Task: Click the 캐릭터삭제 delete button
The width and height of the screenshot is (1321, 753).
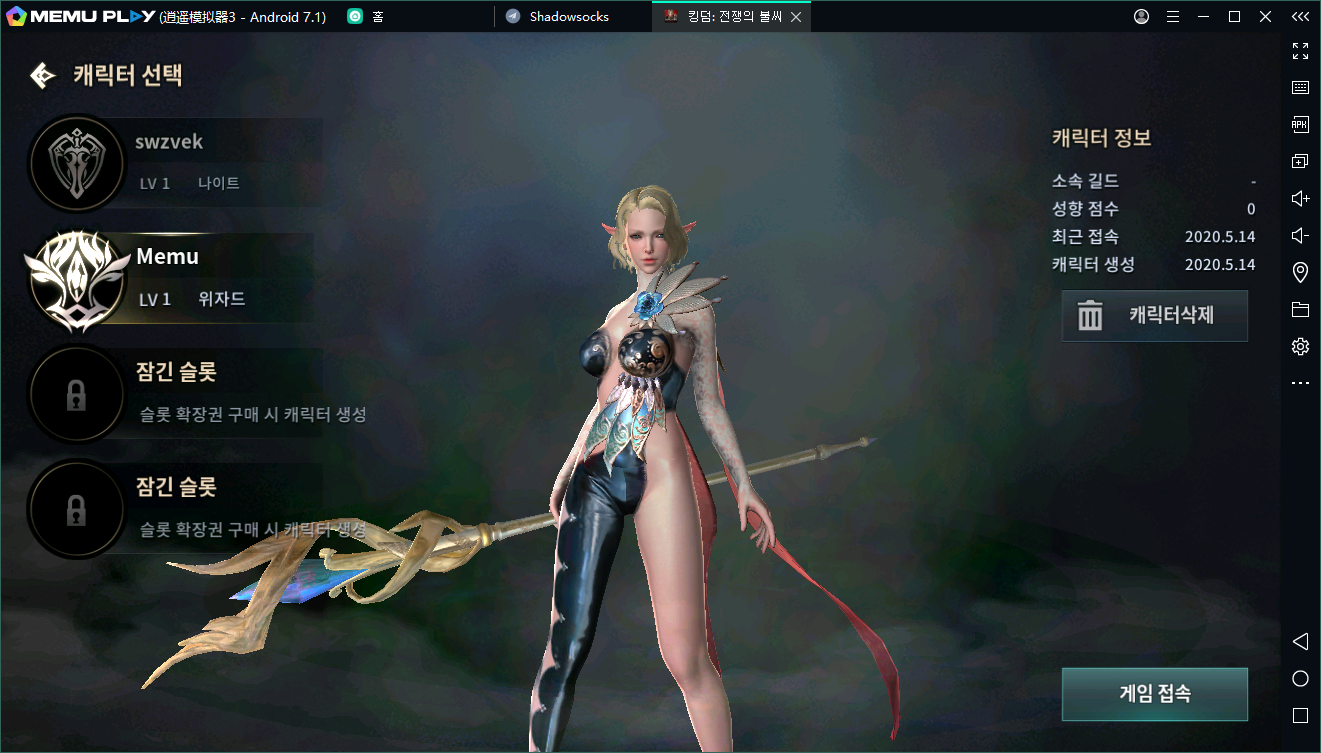Action: pos(1154,316)
